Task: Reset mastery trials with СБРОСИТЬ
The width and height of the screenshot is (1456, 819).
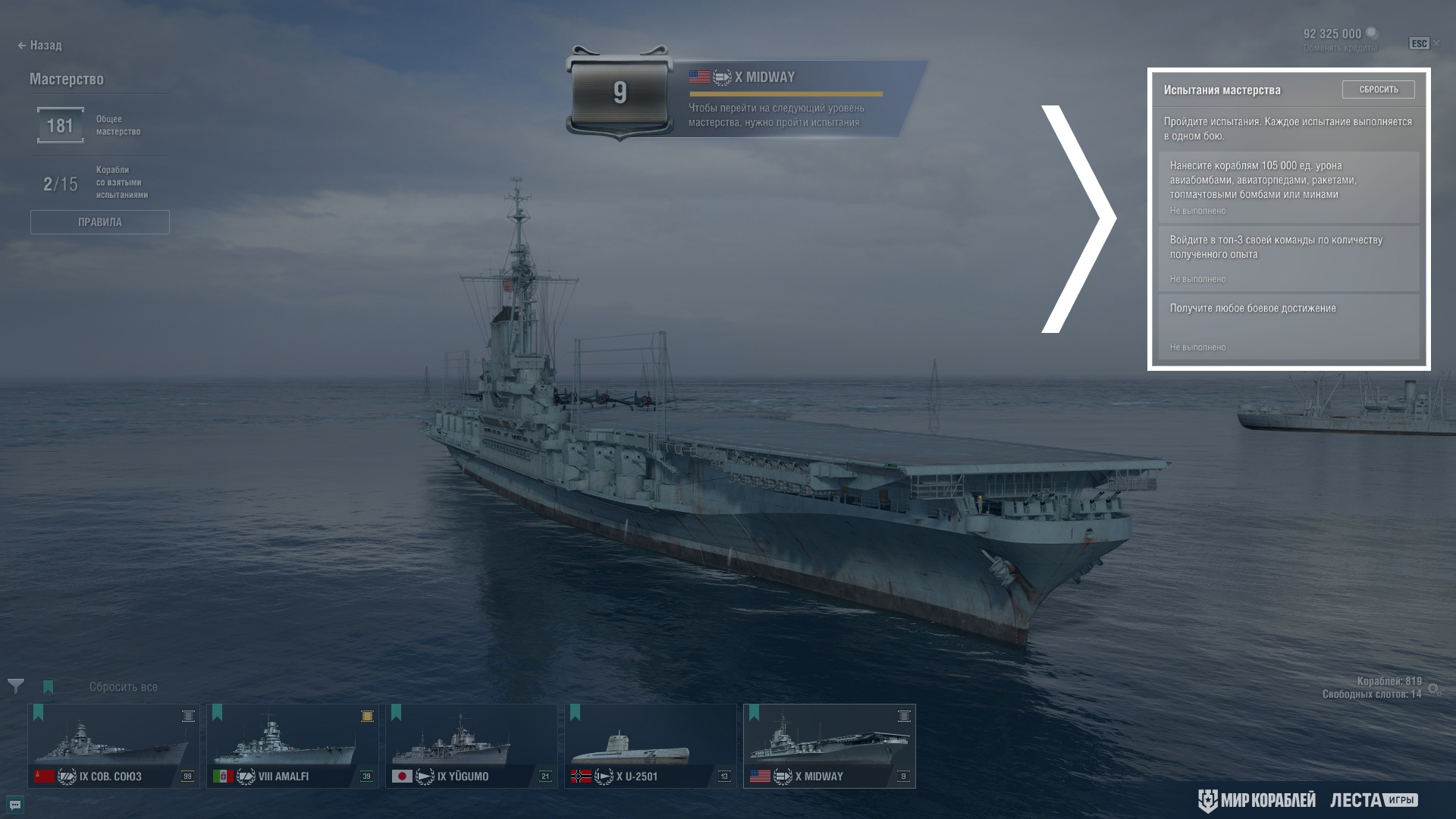Action: click(x=1378, y=89)
